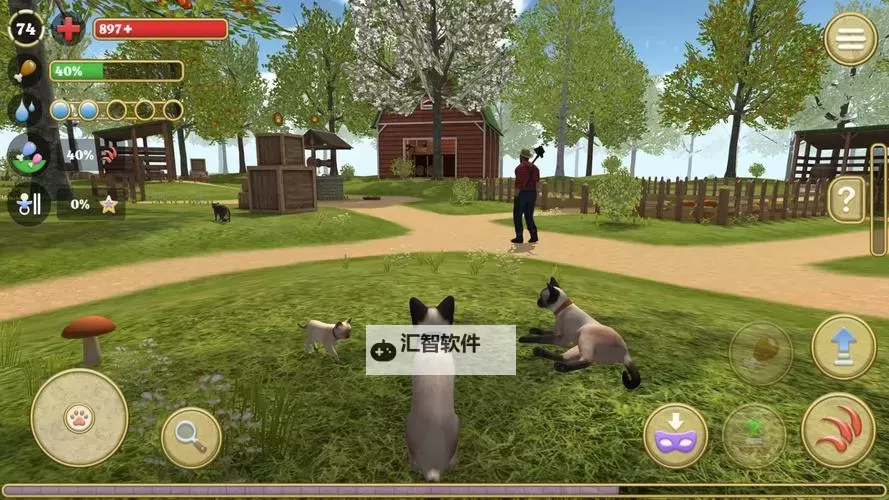
Task: Attack with the red claw button
Action: click(x=838, y=430)
